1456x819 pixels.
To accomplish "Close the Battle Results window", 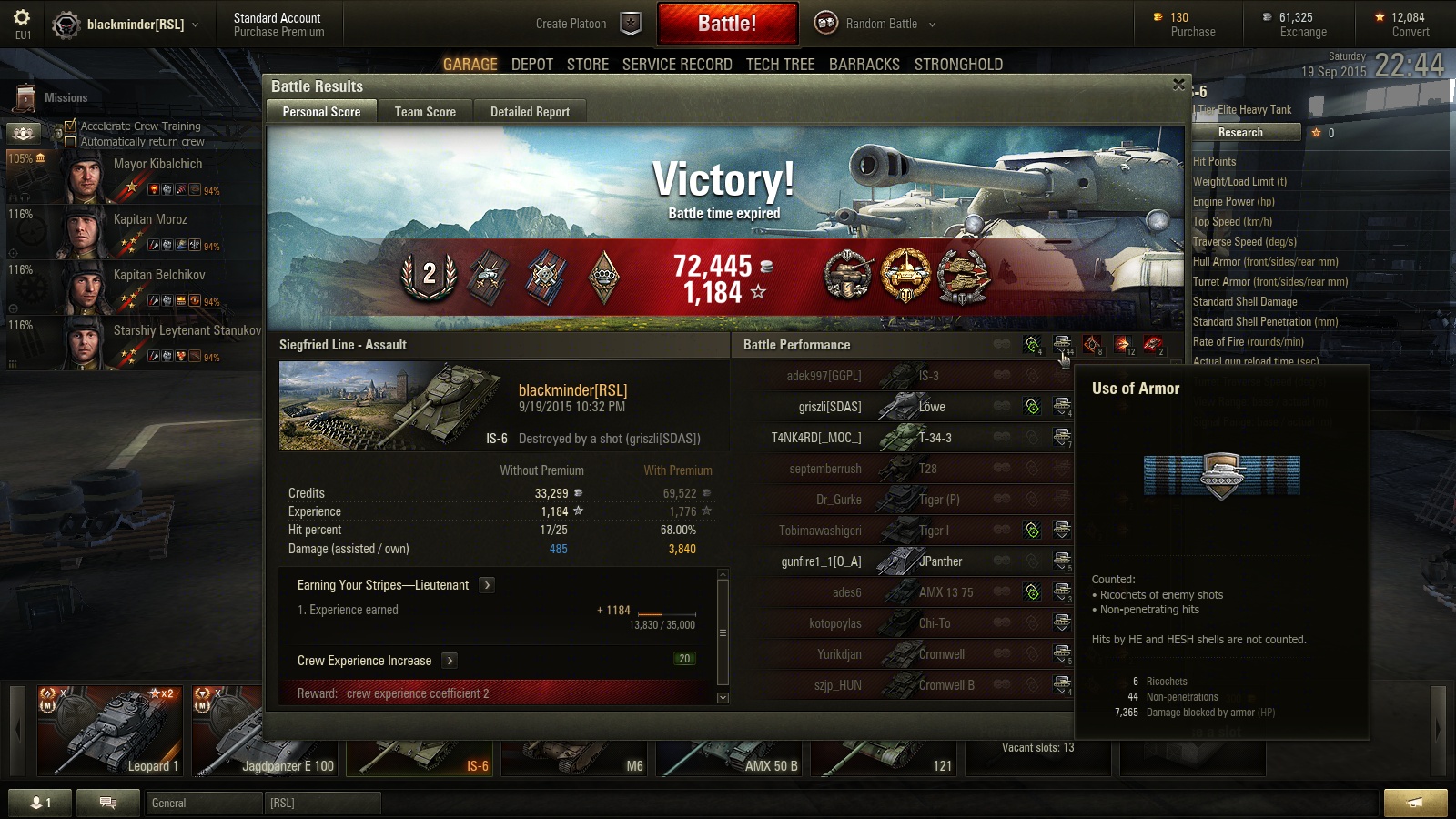I will click(x=1178, y=85).
